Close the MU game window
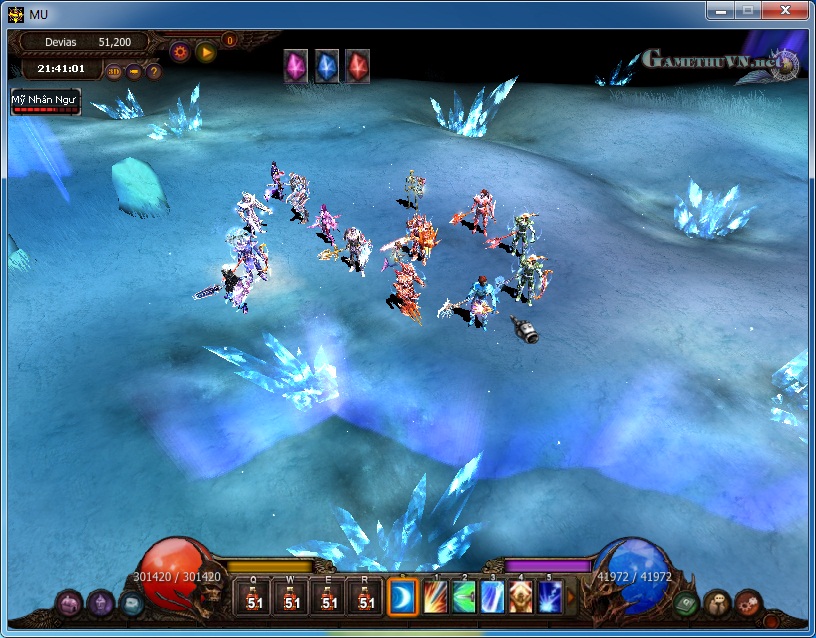 tap(781, 10)
